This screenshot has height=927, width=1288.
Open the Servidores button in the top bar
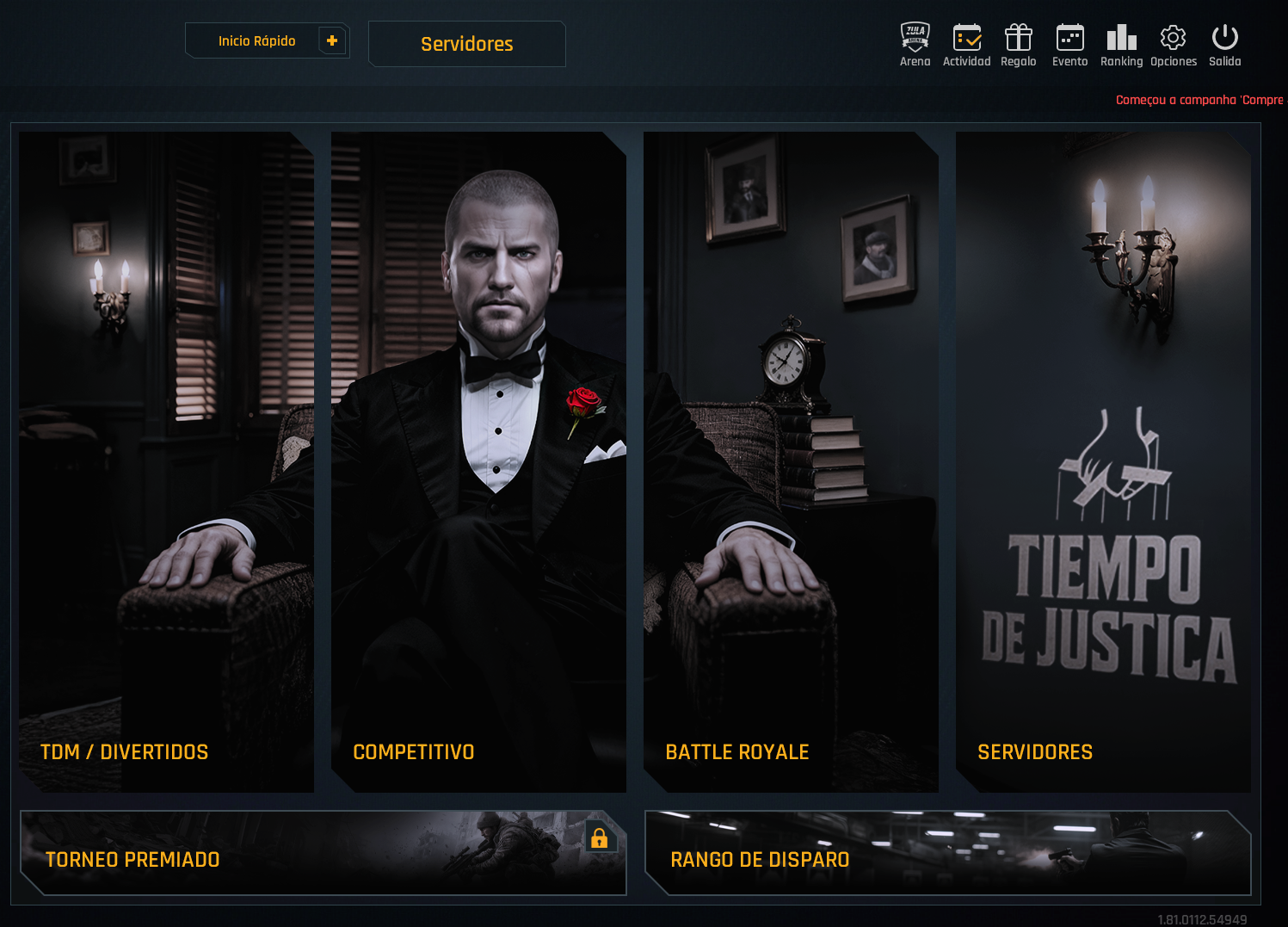pos(466,44)
